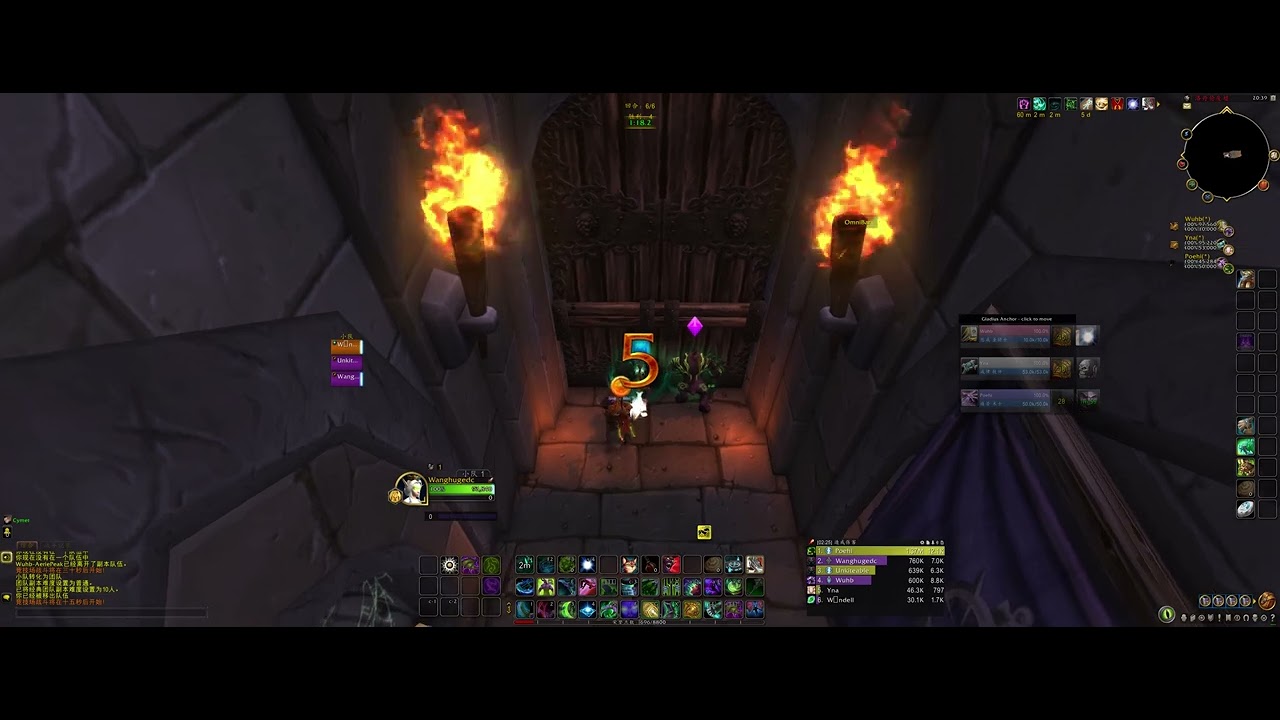This screenshot has width=1280, height=720.
Task: Select the Unkit... party frame
Action: pyautogui.click(x=346, y=361)
